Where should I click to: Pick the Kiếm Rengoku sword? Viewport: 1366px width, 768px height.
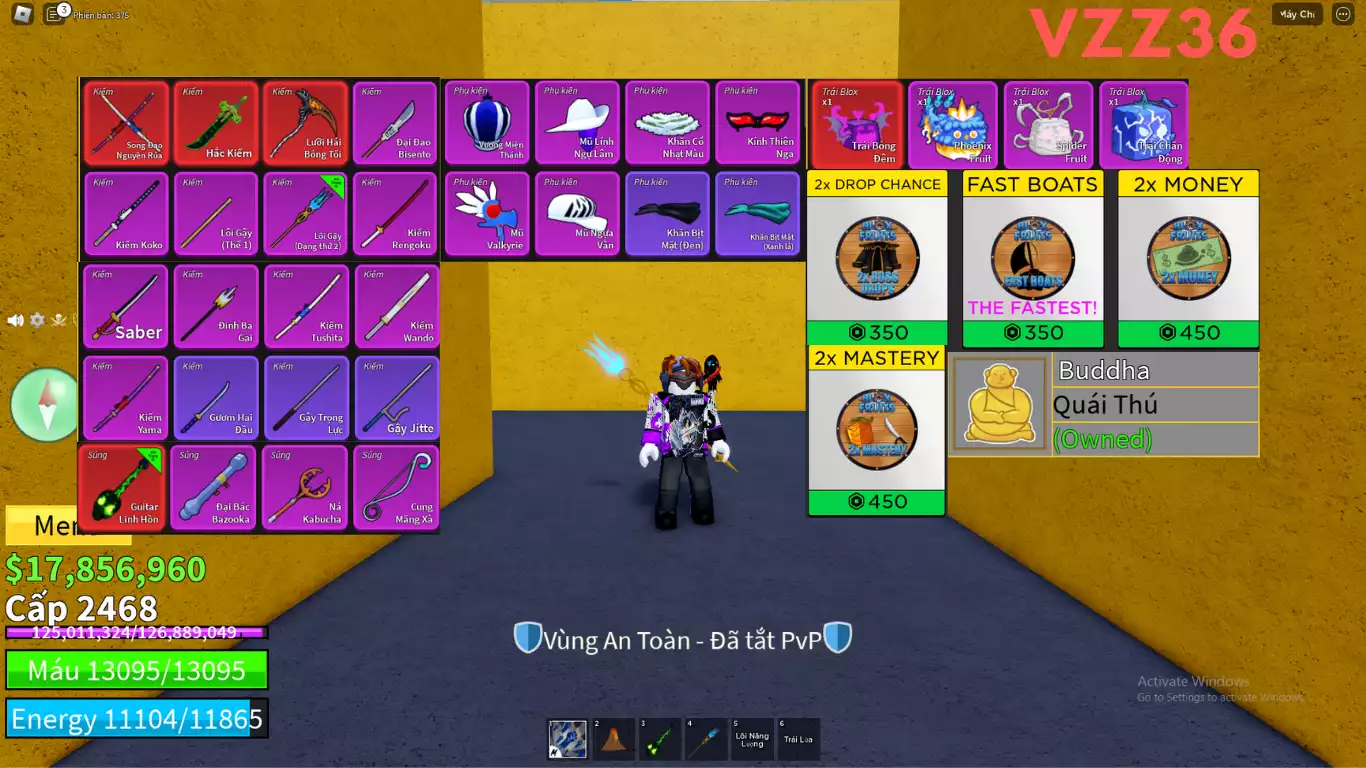[395, 214]
